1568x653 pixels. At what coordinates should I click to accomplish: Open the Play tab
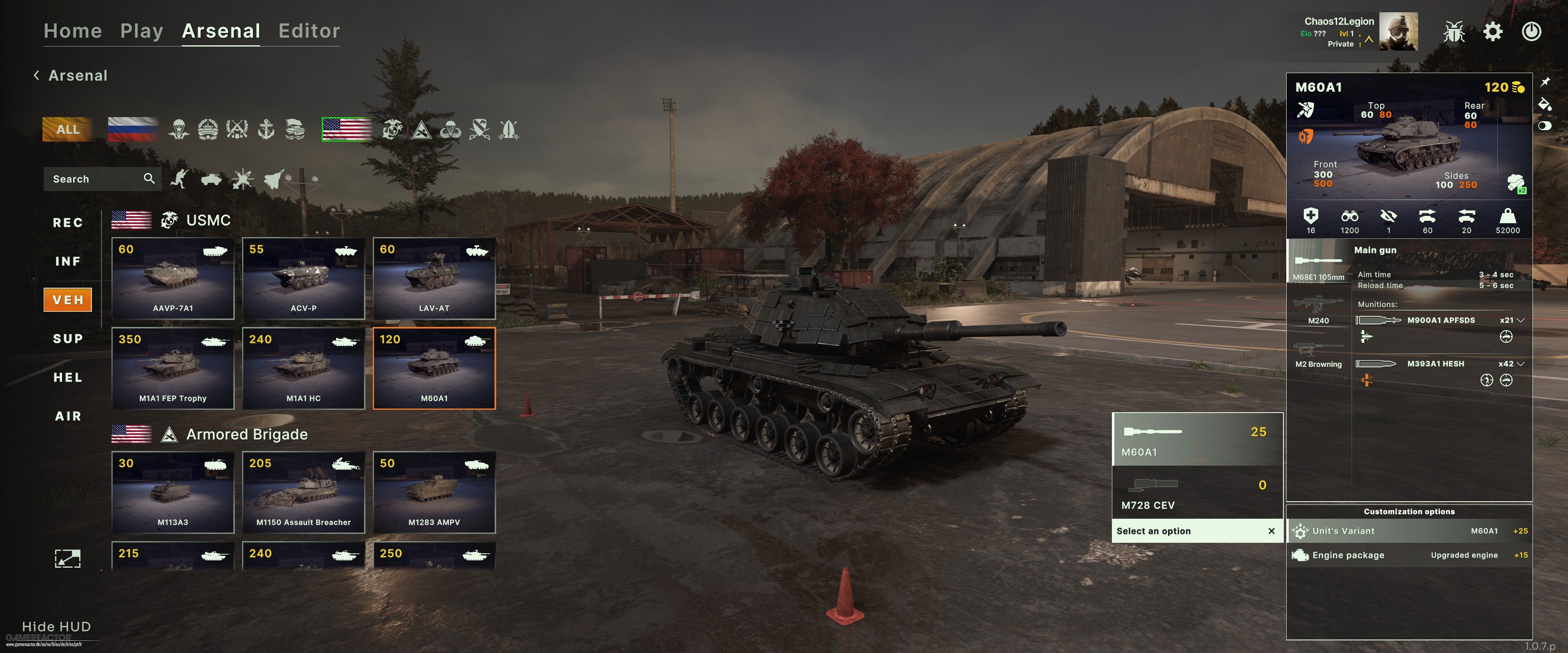point(141,31)
